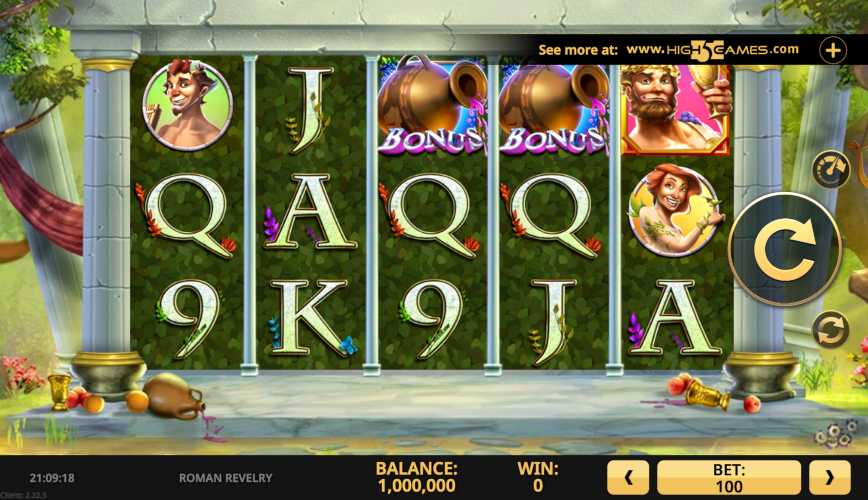Increase the bet with the right arrow
868x500 pixels.
click(829, 478)
